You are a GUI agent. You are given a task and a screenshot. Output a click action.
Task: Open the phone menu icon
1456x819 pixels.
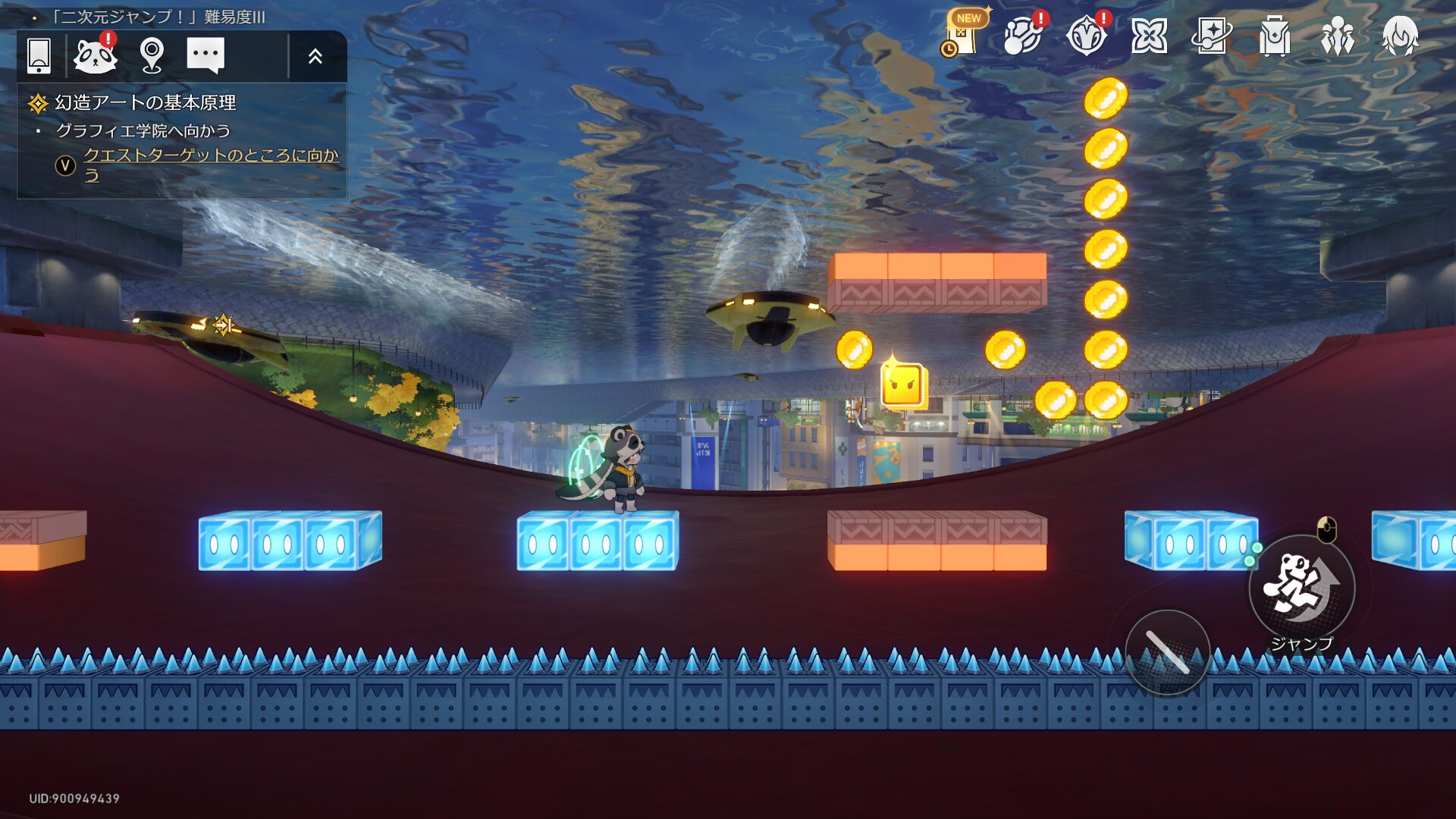tap(39, 55)
